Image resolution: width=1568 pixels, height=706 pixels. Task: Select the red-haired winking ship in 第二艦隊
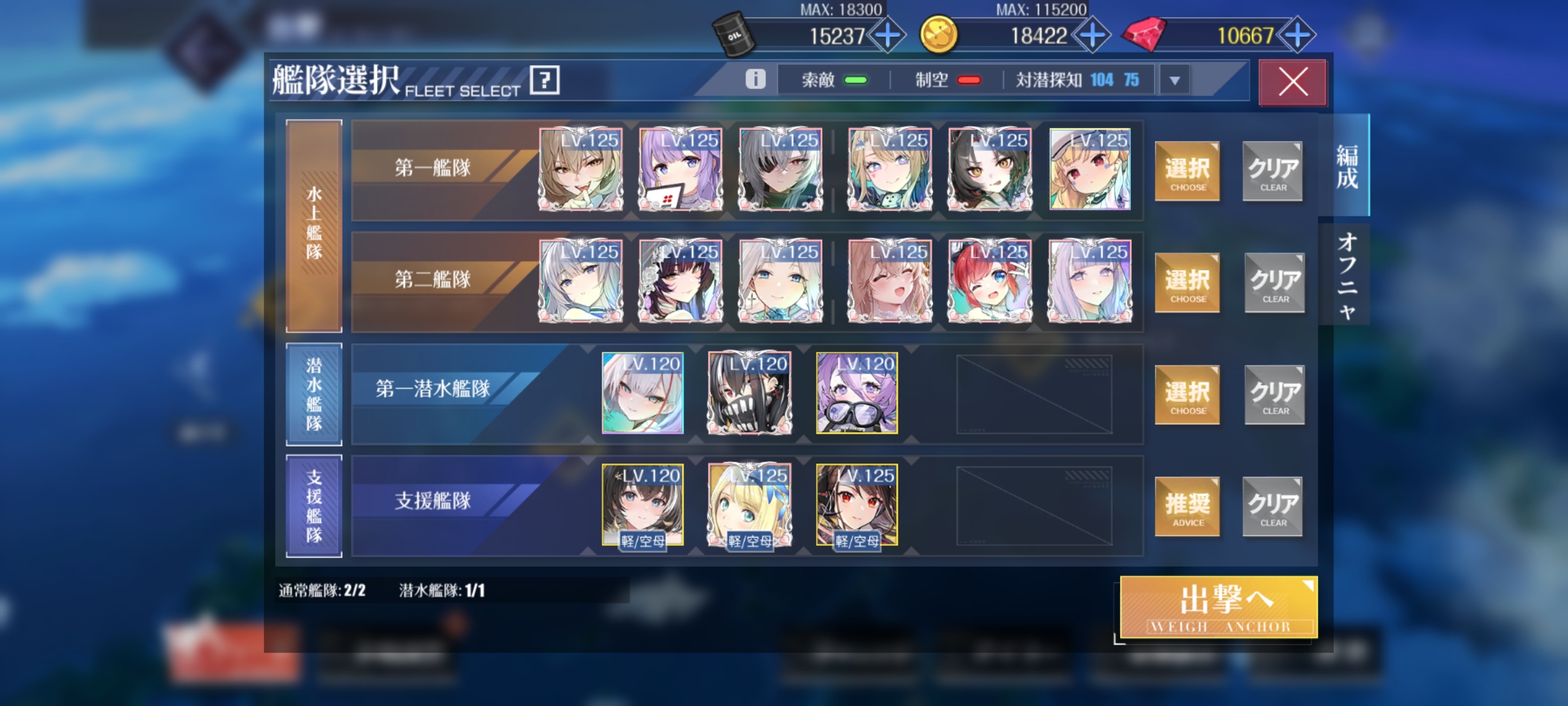click(990, 281)
